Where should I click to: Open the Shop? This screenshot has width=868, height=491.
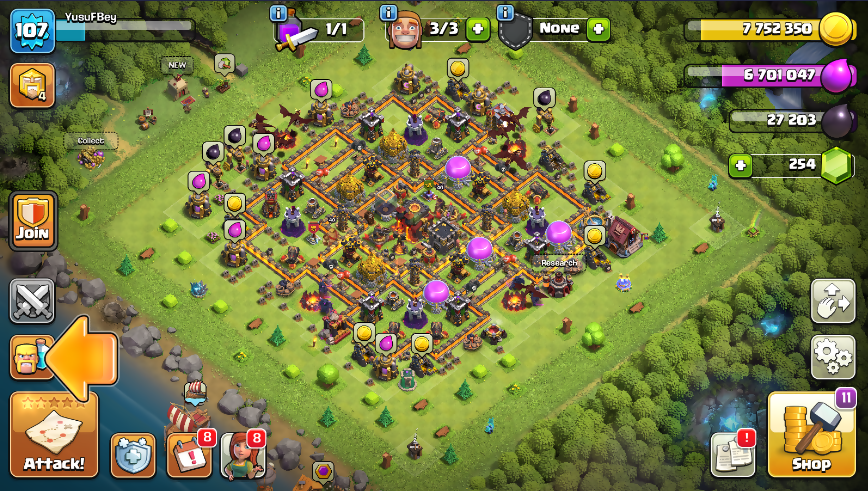click(810, 435)
